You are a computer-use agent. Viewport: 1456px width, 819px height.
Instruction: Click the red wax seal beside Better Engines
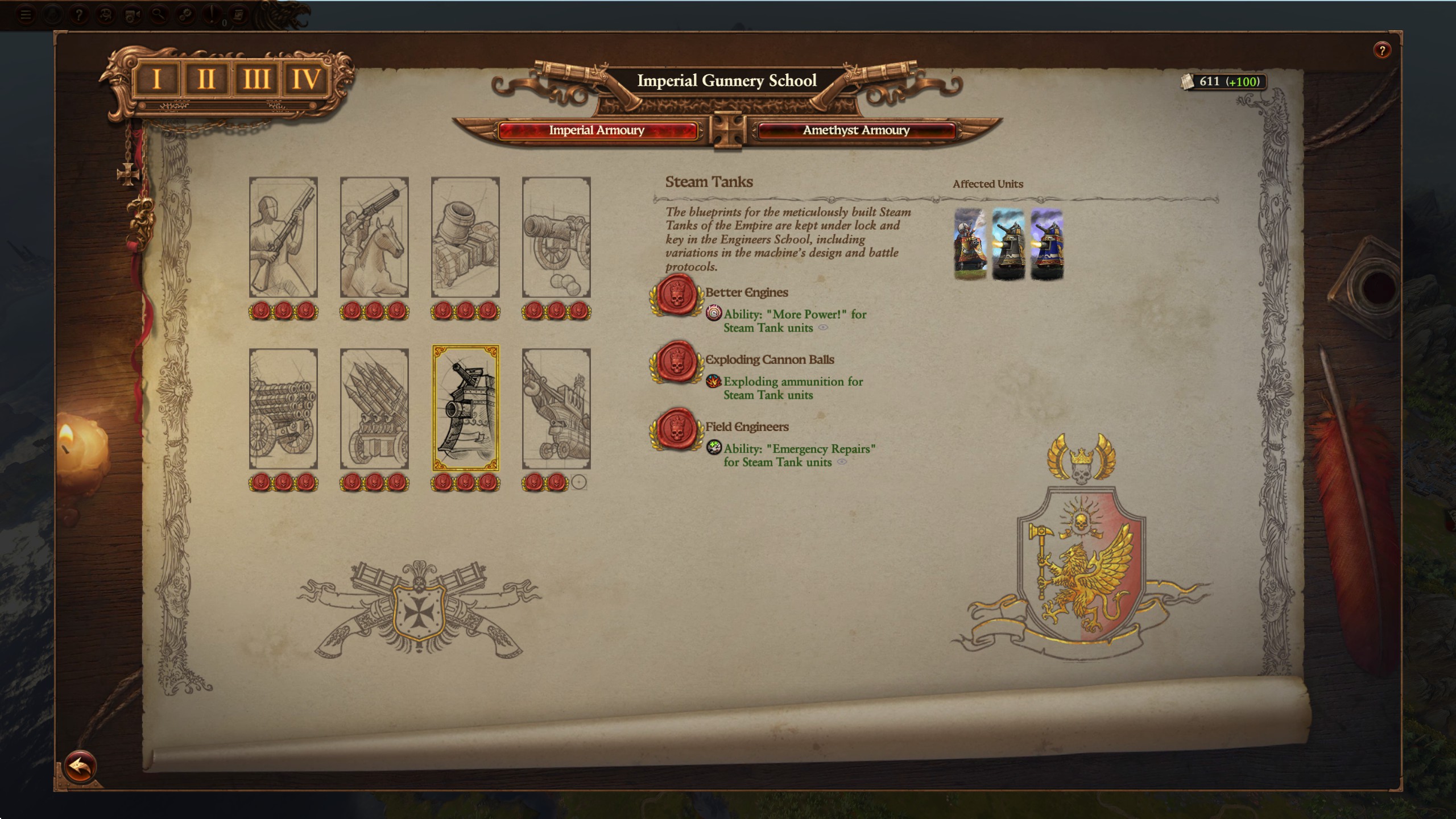point(675,296)
